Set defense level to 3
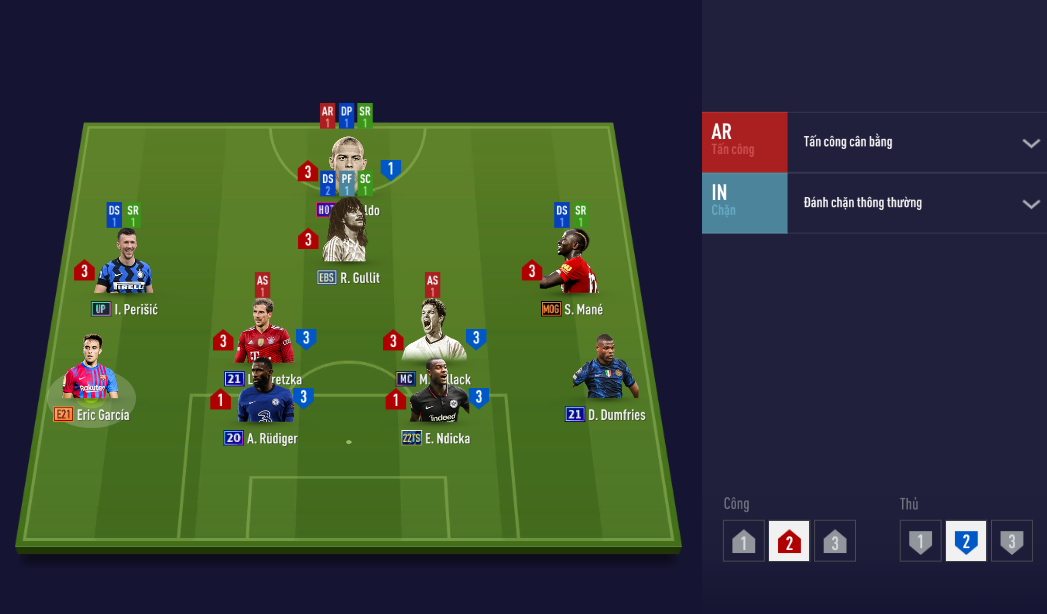 pyautogui.click(x=1012, y=542)
